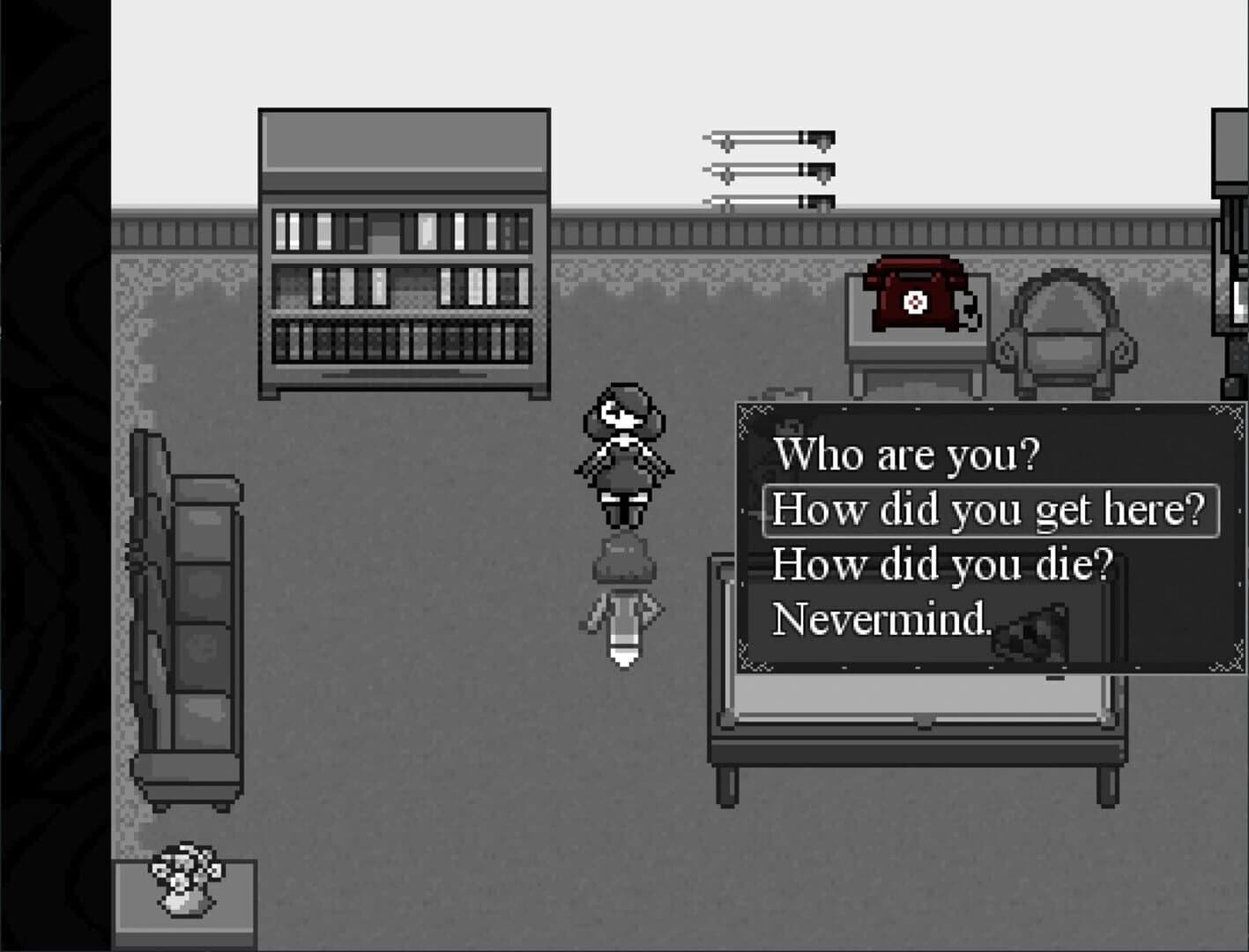Select the red telephone on the table
Viewport: 1249px width, 952px height.
pos(912,300)
